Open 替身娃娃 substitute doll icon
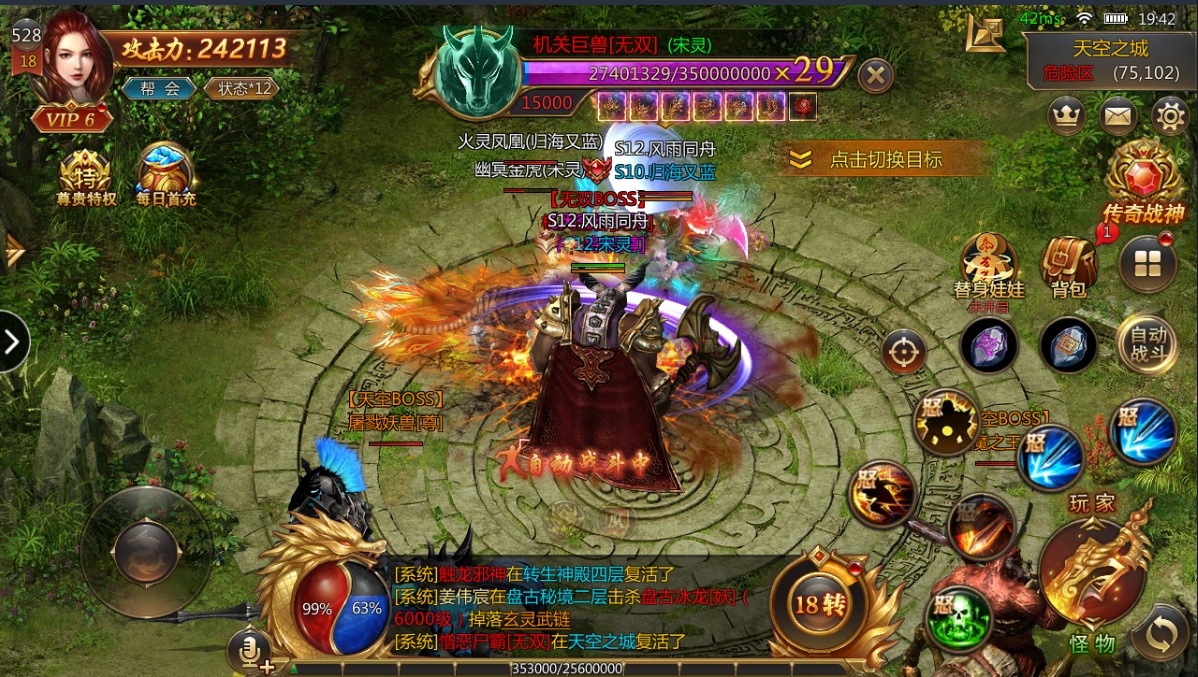 pyautogui.click(x=989, y=265)
